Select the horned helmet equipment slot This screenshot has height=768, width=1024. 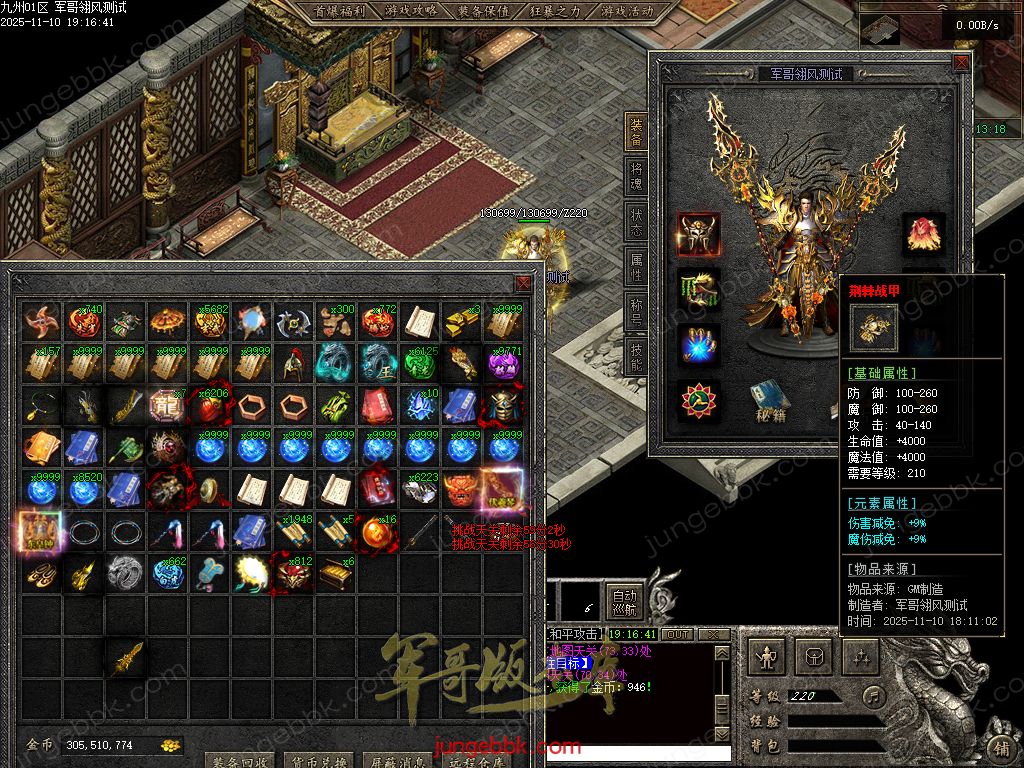point(698,232)
